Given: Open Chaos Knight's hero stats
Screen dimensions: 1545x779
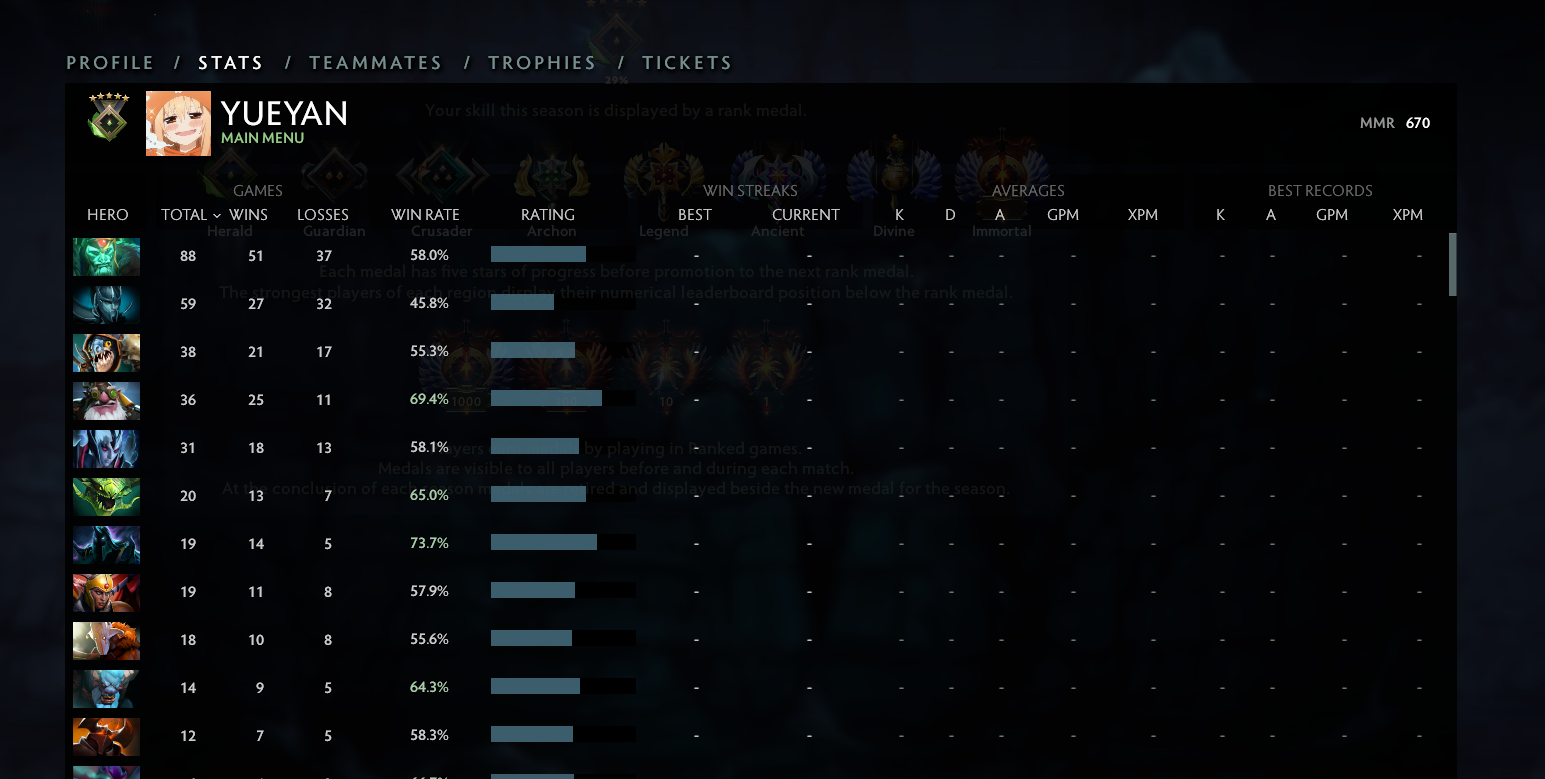Looking at the screenshot, I should (x=106, y=736).
